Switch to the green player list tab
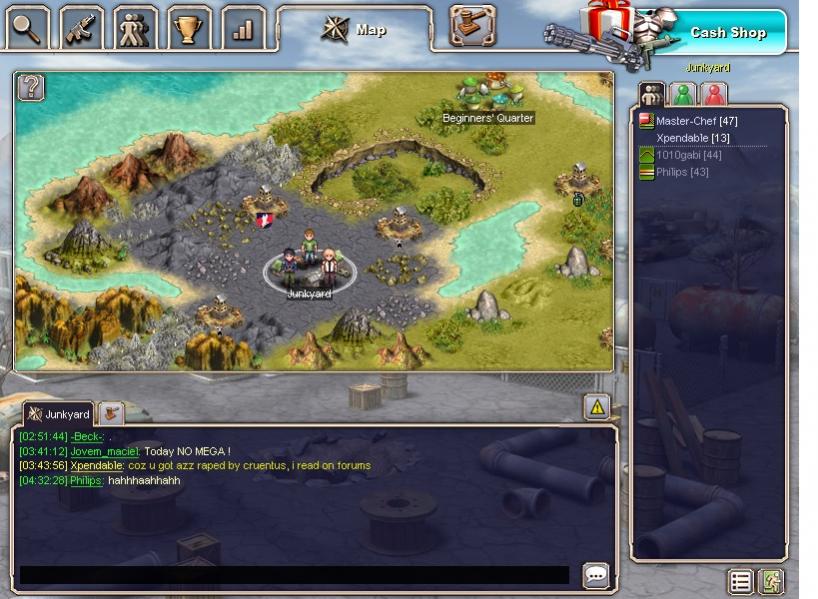The height and width of the screenshot is (599, 818). 683,95
